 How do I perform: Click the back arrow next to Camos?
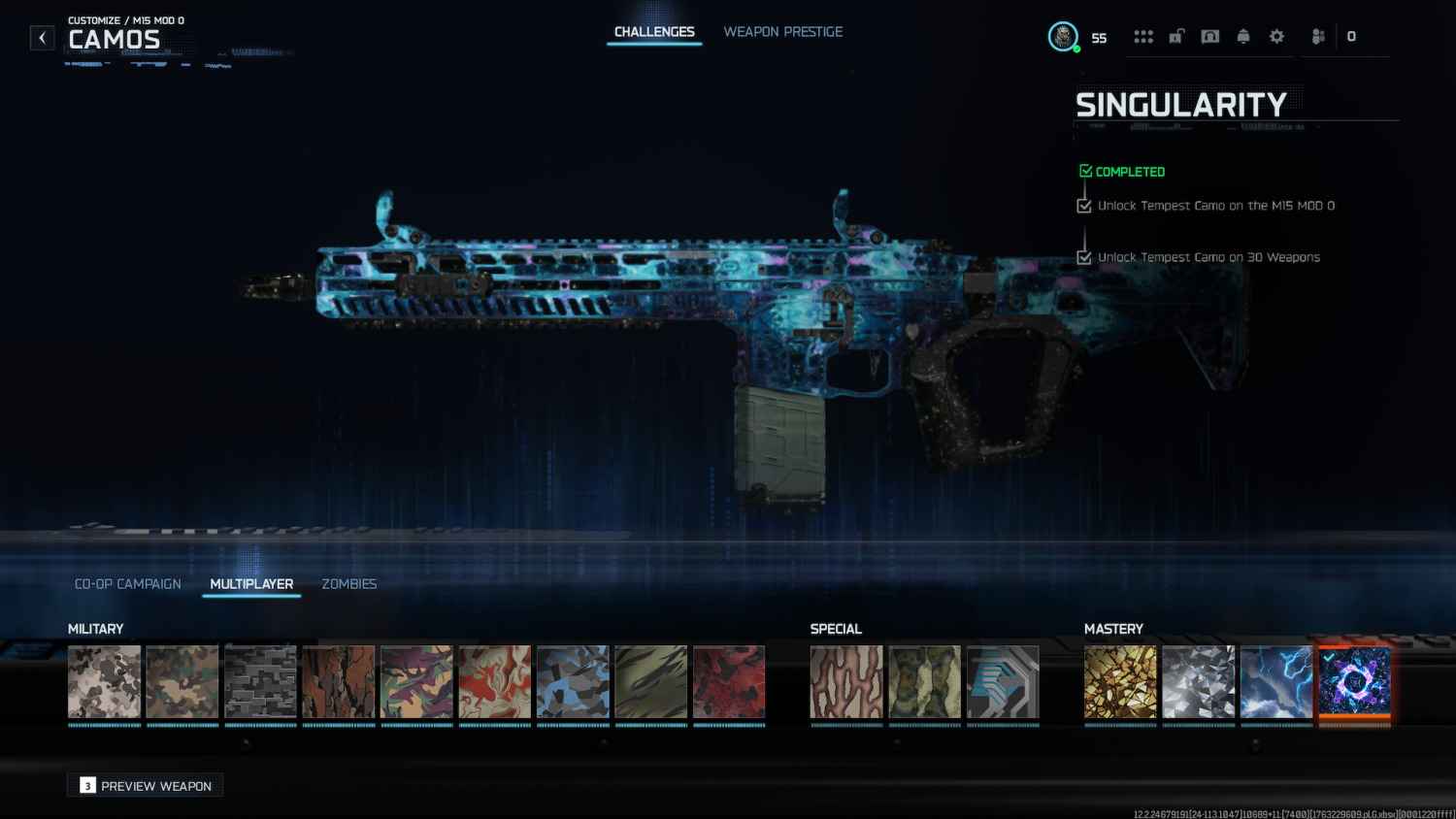42,37
